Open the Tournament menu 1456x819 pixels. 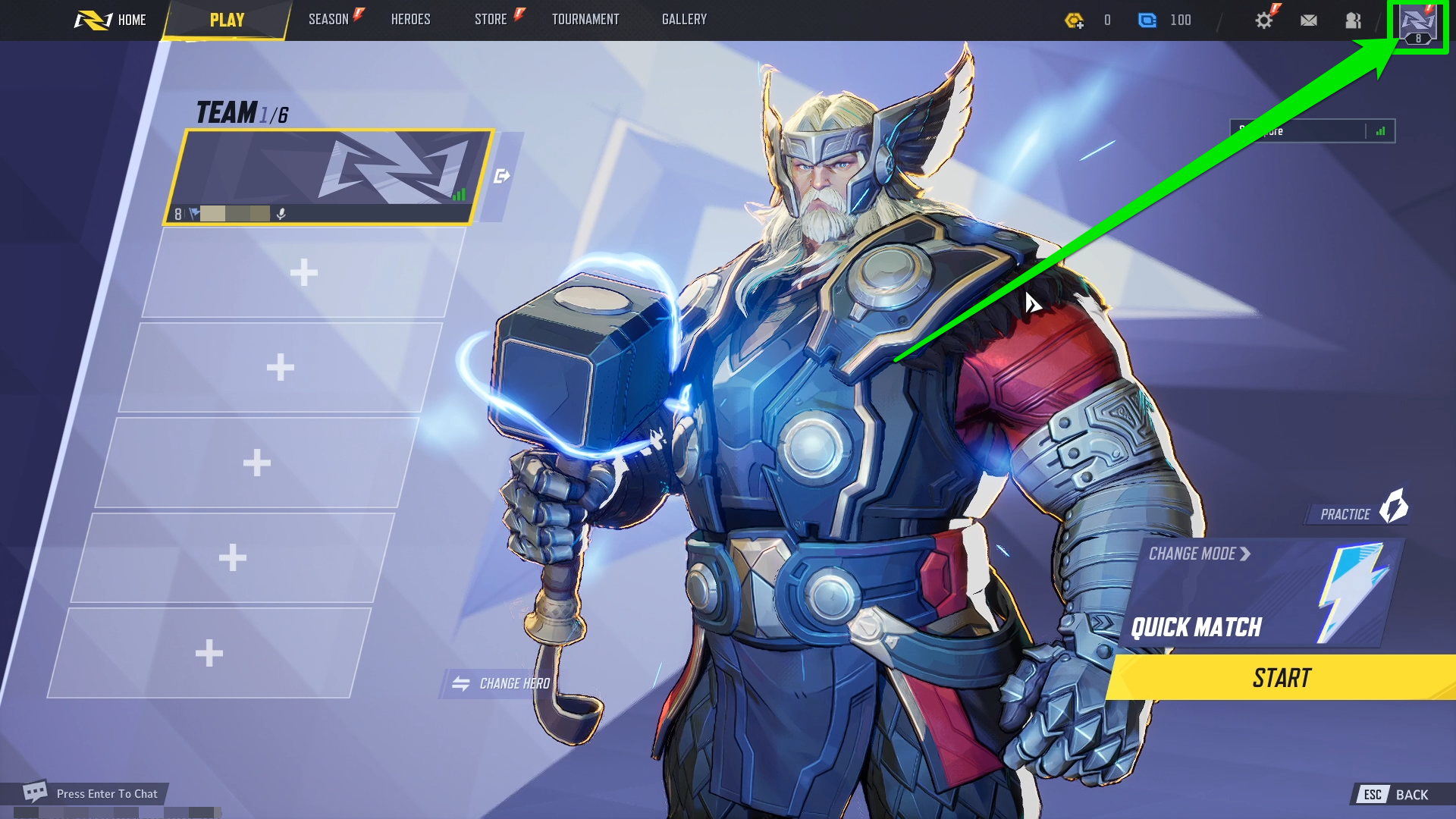(586, 20)
